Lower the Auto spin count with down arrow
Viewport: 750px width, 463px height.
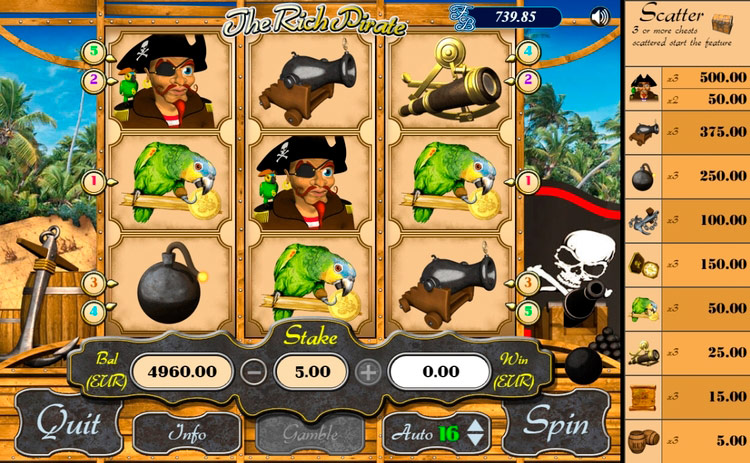pos(476,440)
